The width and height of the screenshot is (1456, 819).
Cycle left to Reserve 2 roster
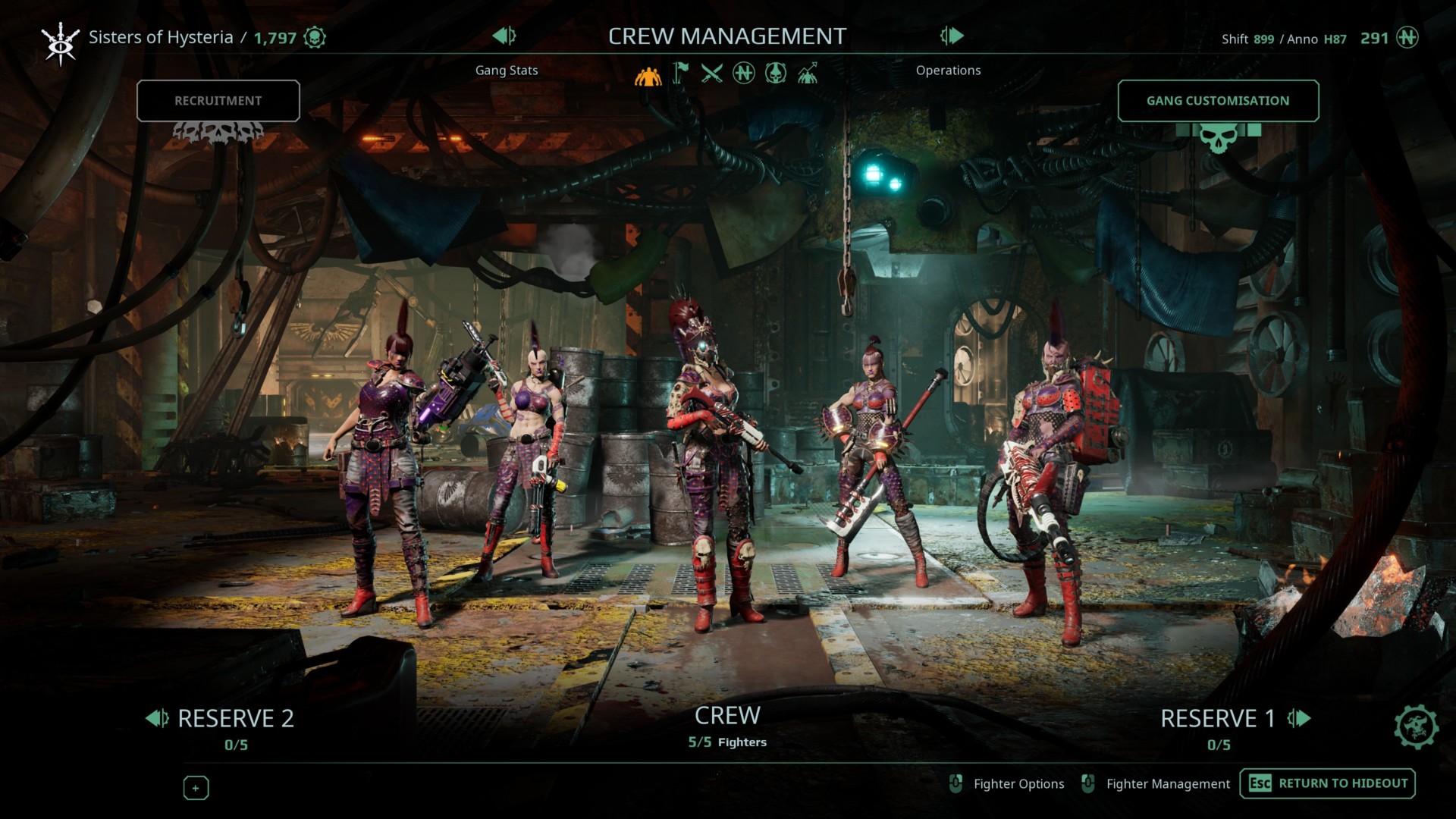[157, 718]
